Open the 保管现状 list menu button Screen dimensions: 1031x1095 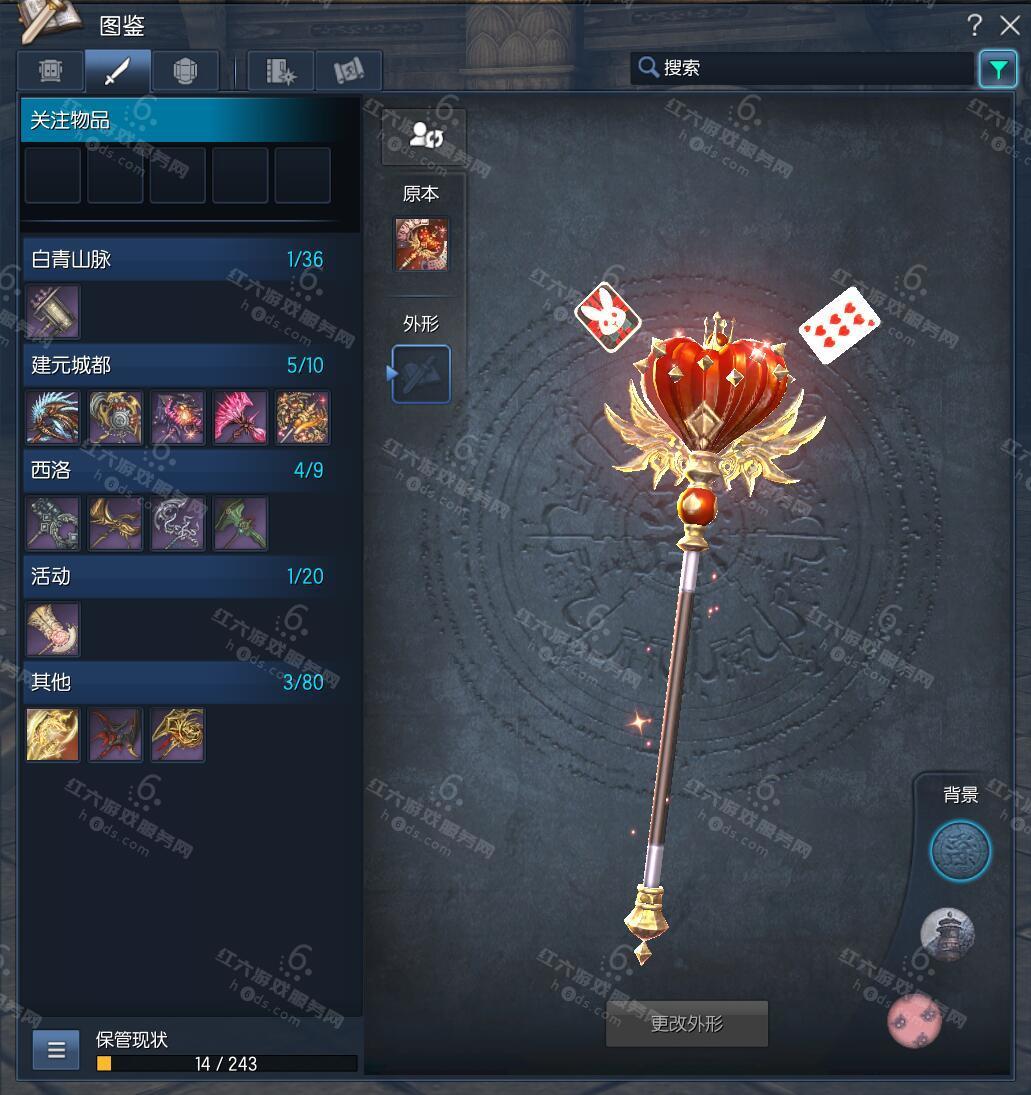(x=56, y=1050)
